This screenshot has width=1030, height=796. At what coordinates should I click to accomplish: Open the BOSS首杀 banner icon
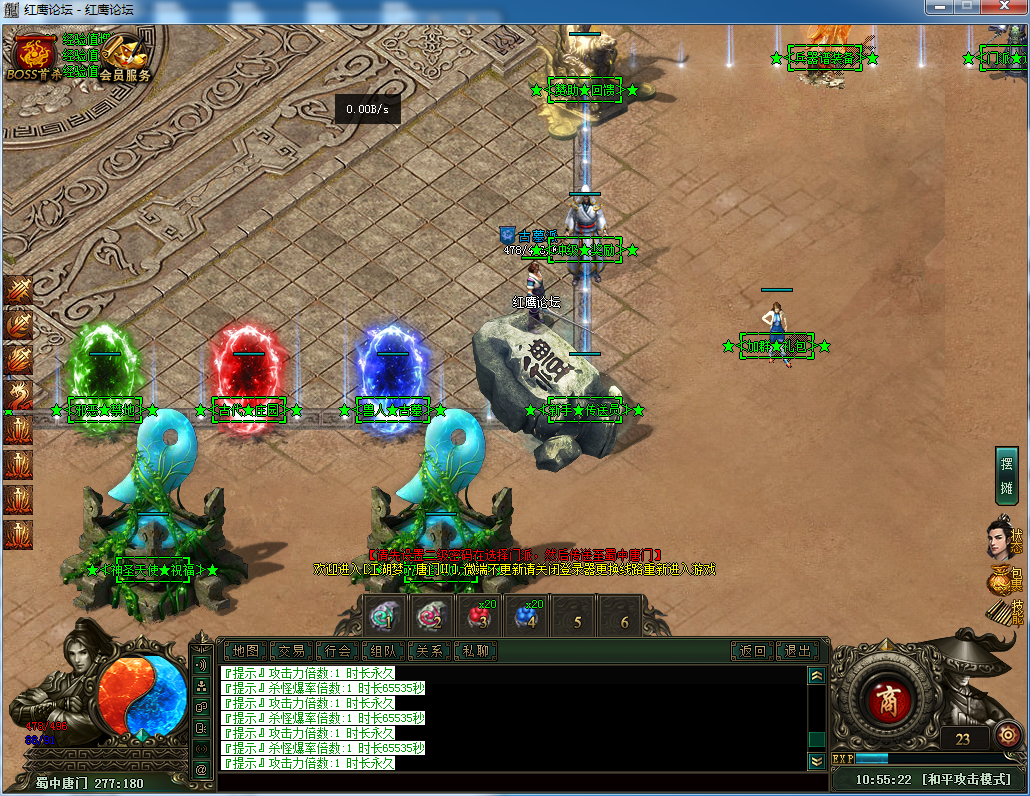(x=33, y=56)
